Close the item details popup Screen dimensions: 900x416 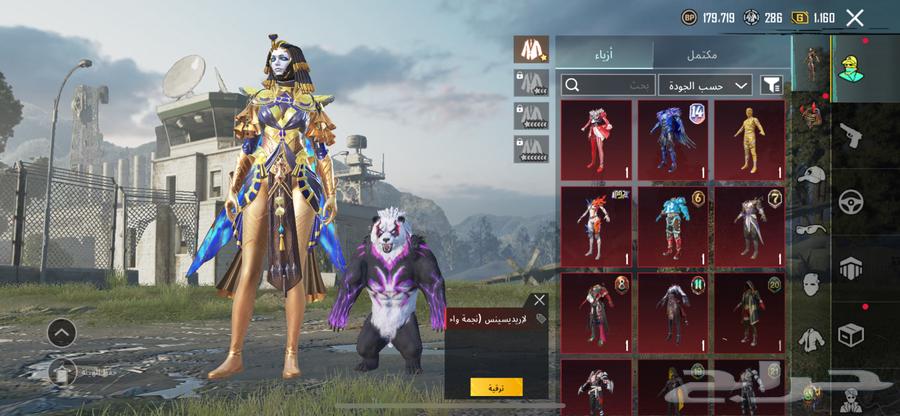[540, 299]
